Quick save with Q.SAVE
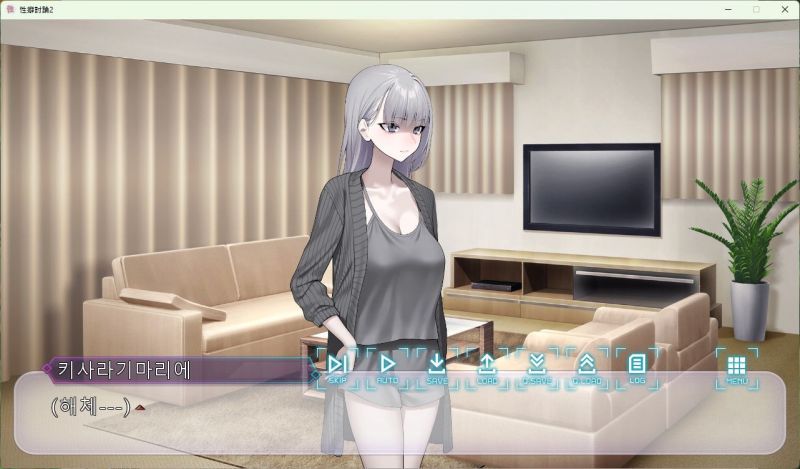800x469 pixels. point(537,366)
